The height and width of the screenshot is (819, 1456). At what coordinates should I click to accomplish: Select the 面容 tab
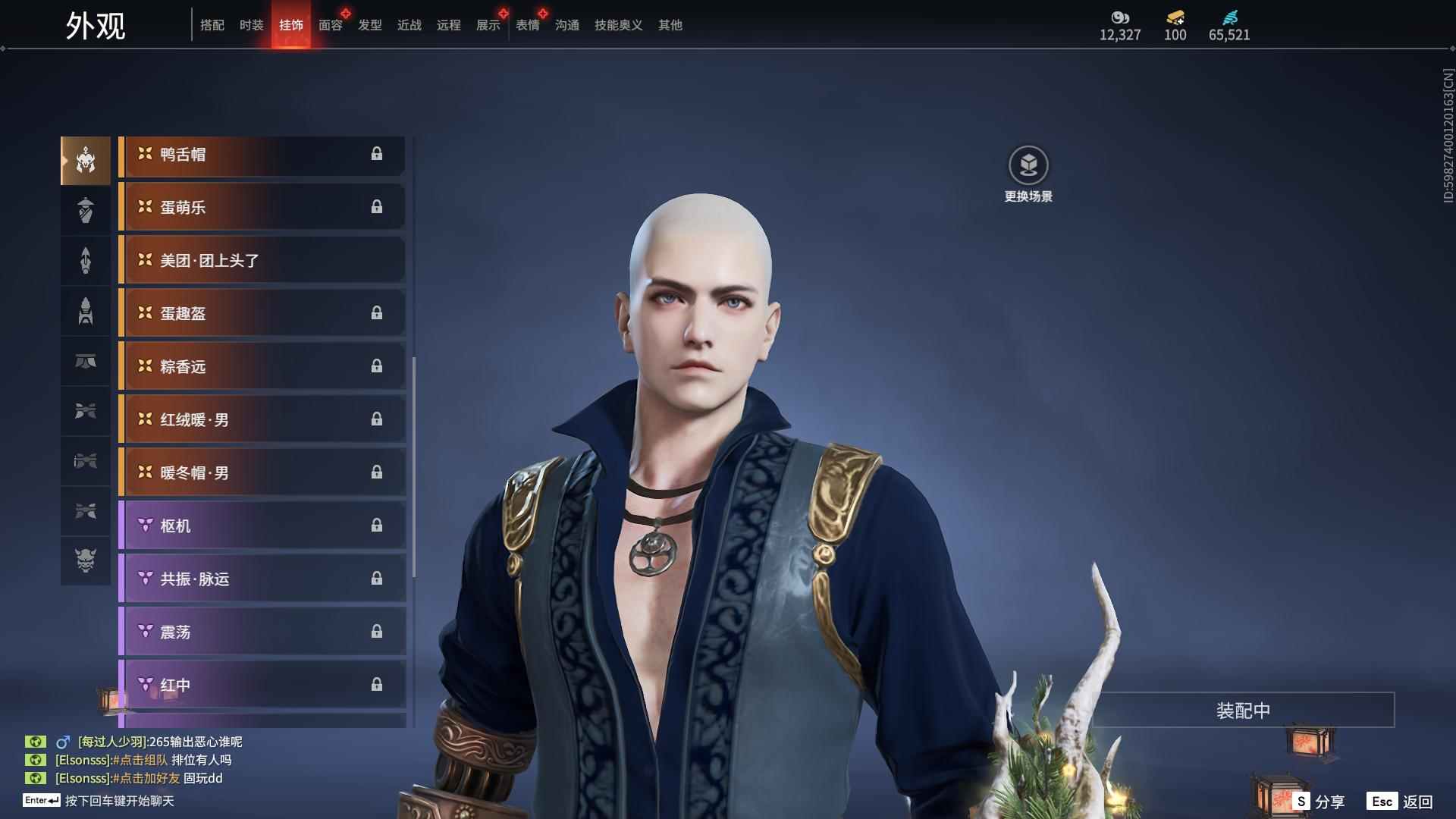330,25
